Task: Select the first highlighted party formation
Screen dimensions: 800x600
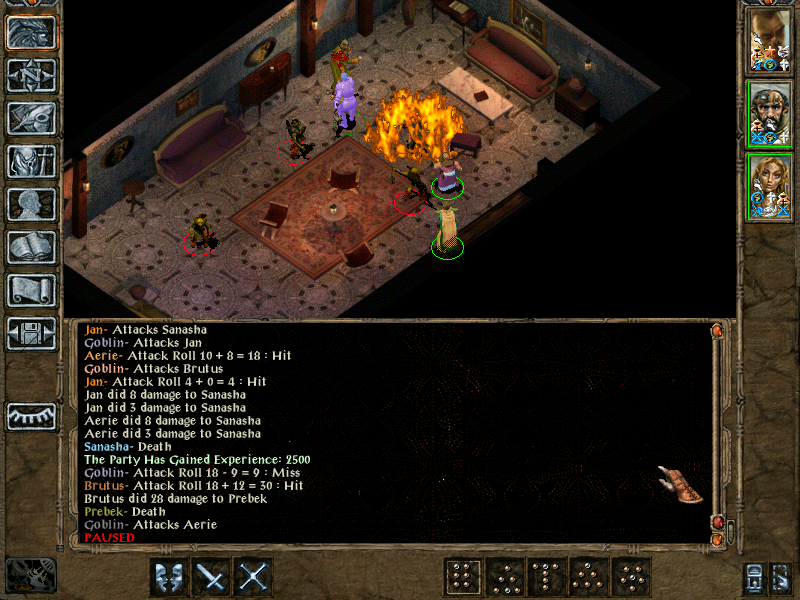Action: click(x=463, y=577)
